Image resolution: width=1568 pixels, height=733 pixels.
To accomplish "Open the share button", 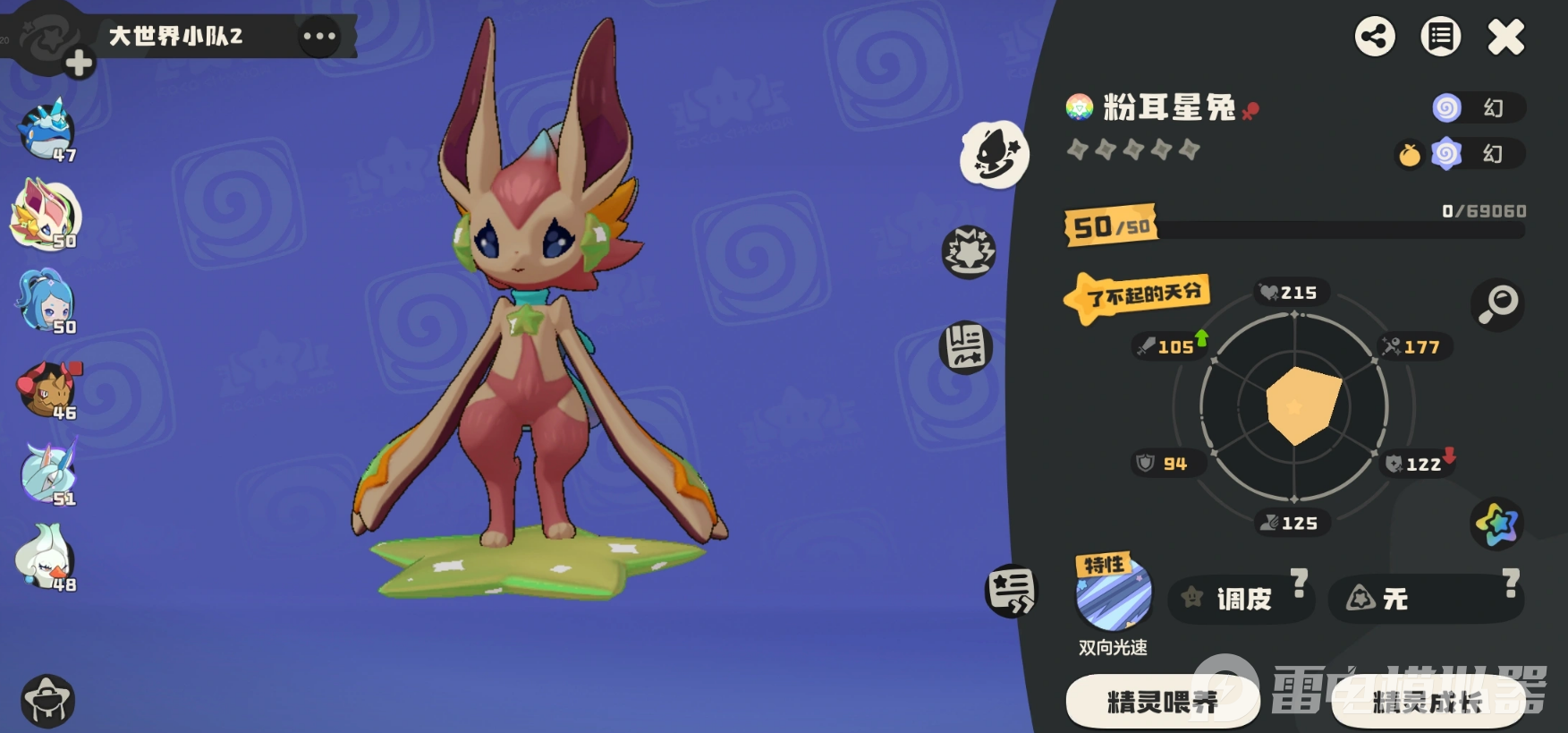I will point(1375,38).
